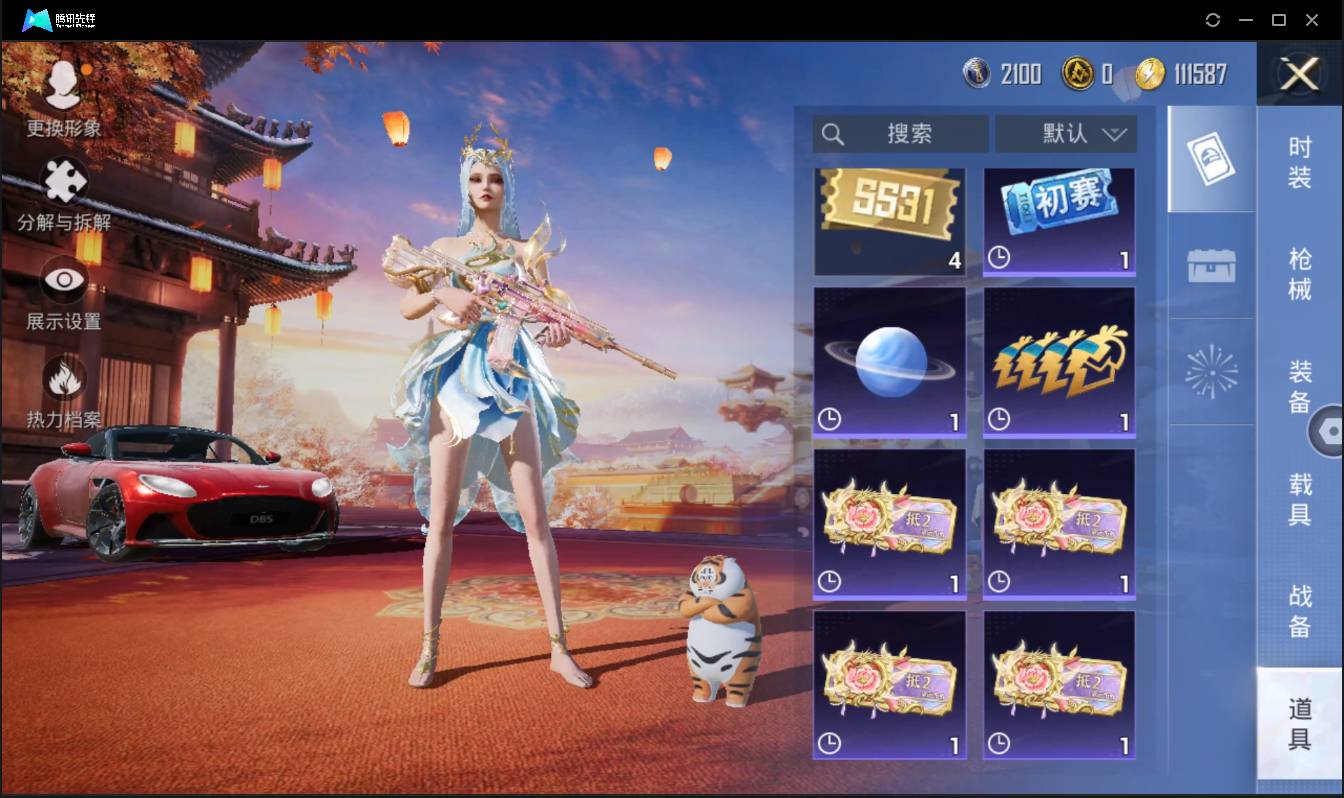
Task: Toggle selection of the SS31 ticket item
Action: click(889, 219)
